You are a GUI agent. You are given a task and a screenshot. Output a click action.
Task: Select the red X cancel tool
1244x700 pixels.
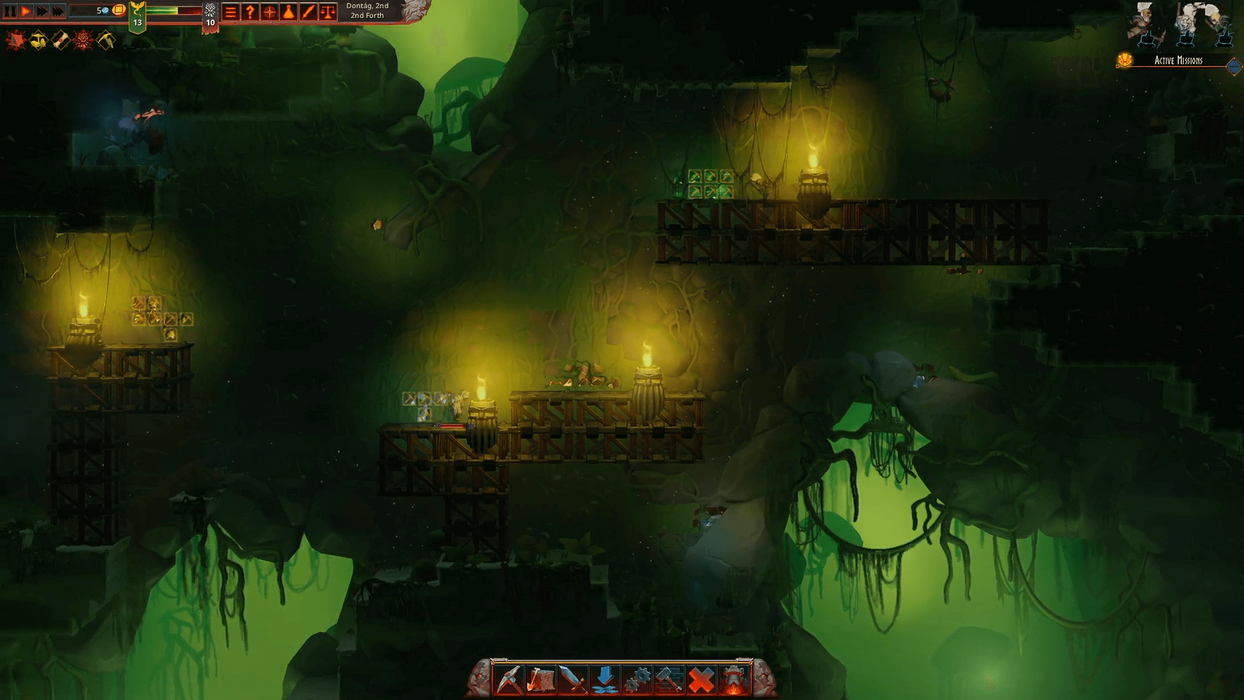pyautogui.click(x=701, y=679)
